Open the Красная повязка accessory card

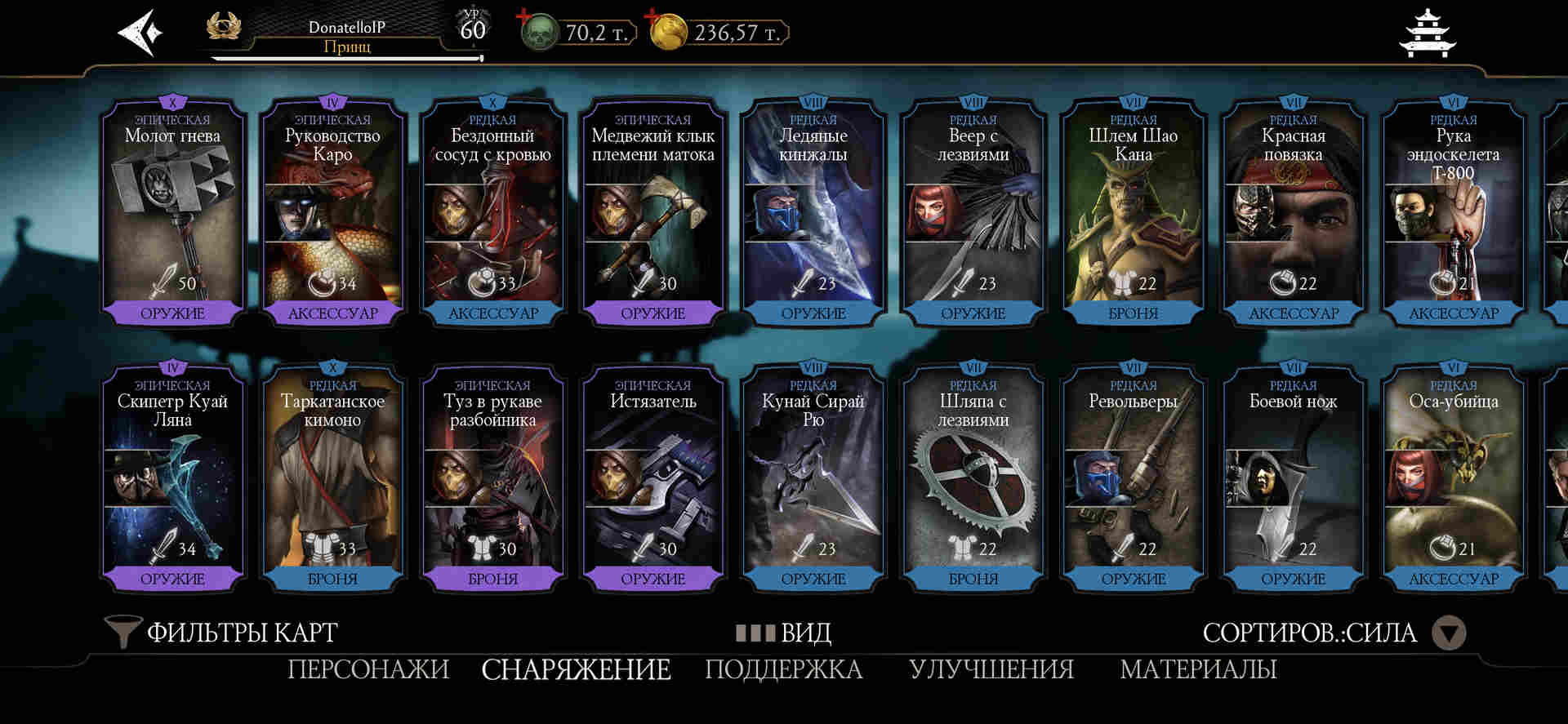(1293, 212)
